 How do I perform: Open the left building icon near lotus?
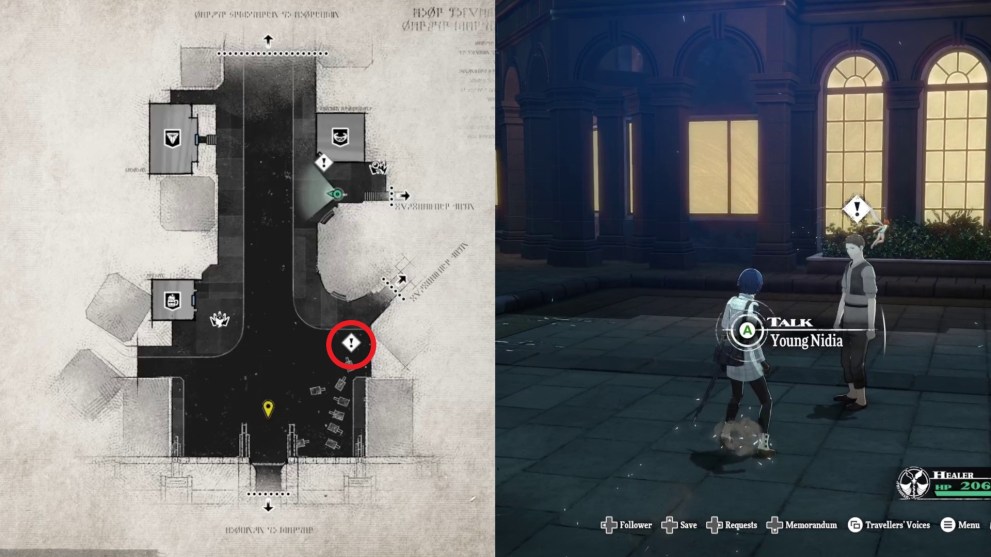pyautogui.click(x=171, y=299)
